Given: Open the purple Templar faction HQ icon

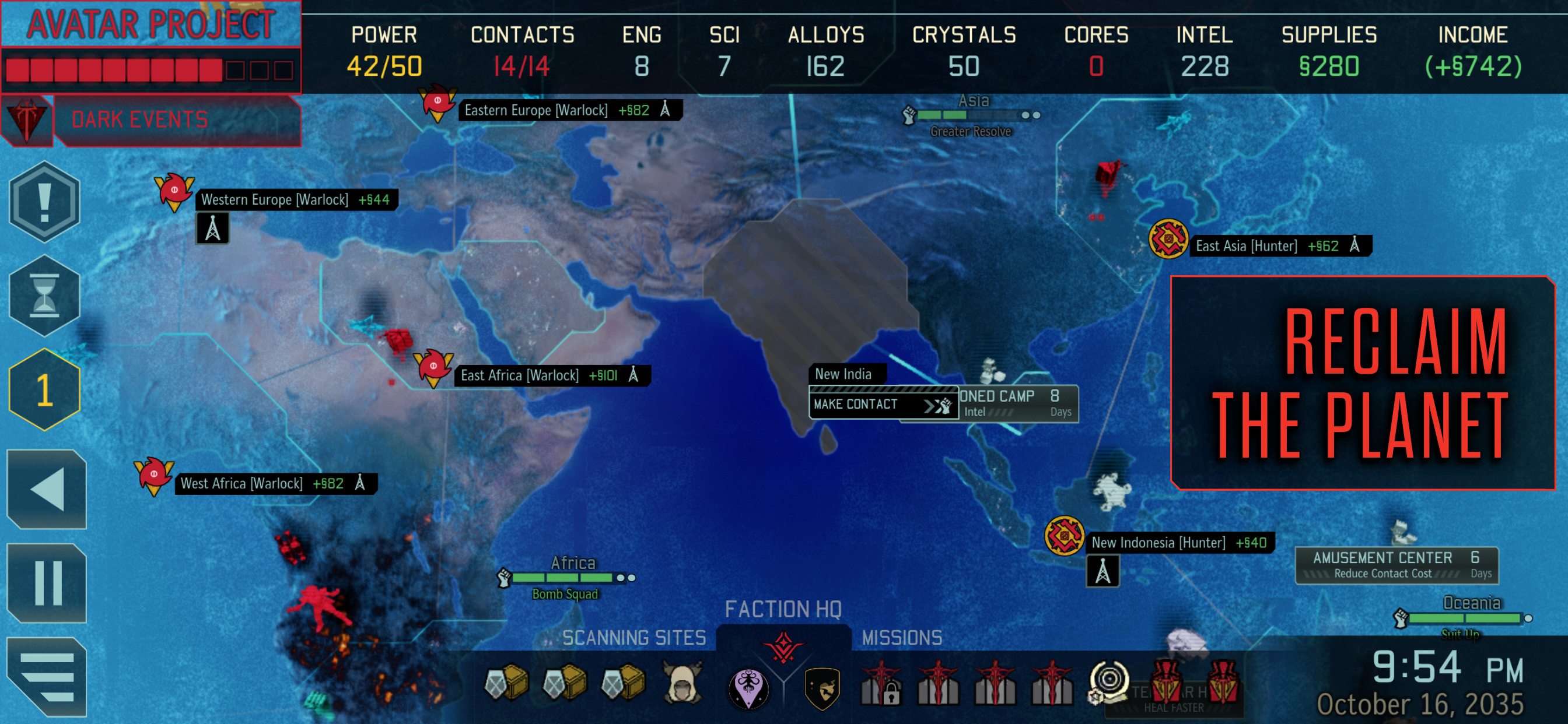Looking at the screenshot, I should click(x=748, y=687).
